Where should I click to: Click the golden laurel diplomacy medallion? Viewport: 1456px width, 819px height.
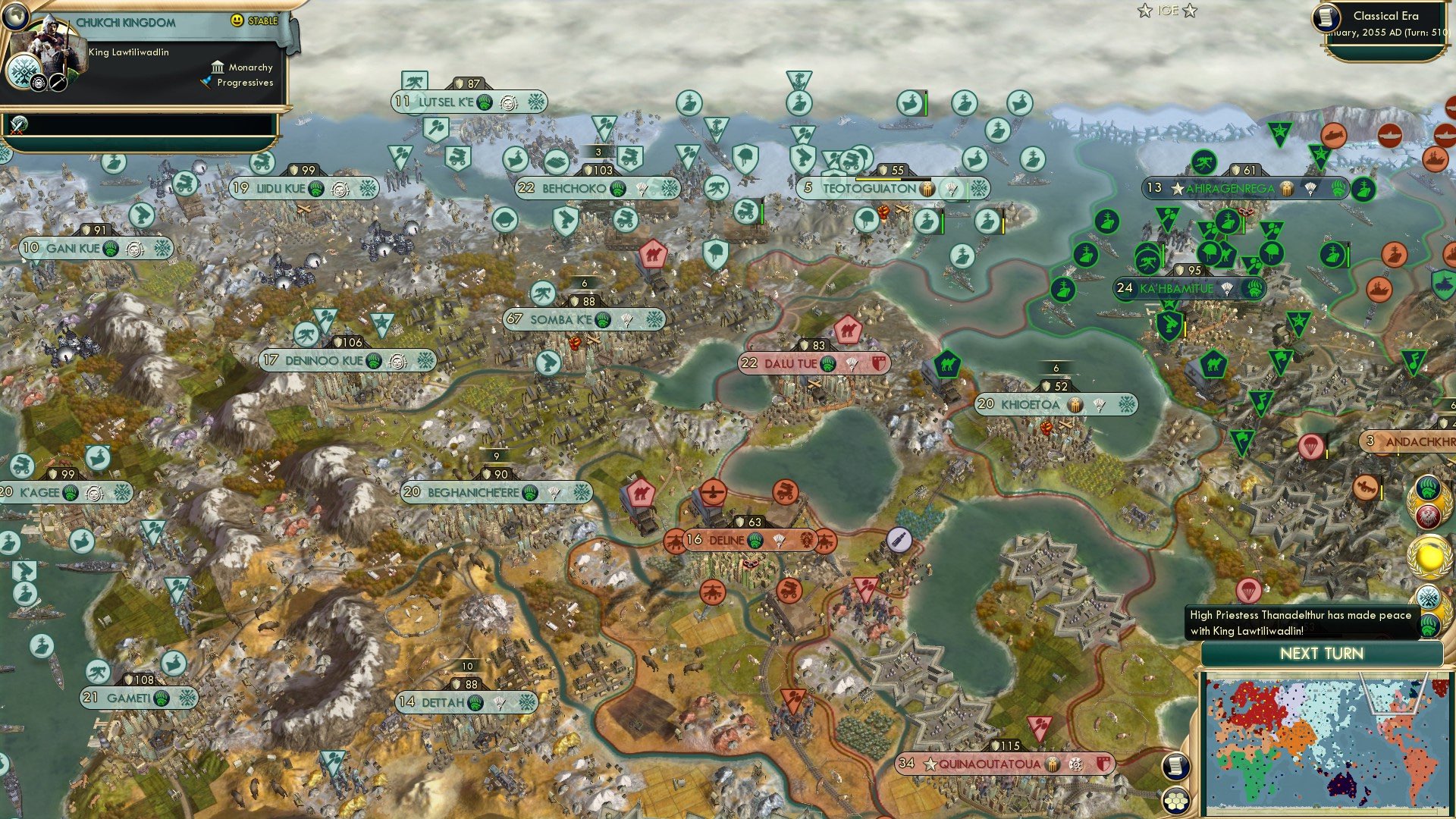1429,558
